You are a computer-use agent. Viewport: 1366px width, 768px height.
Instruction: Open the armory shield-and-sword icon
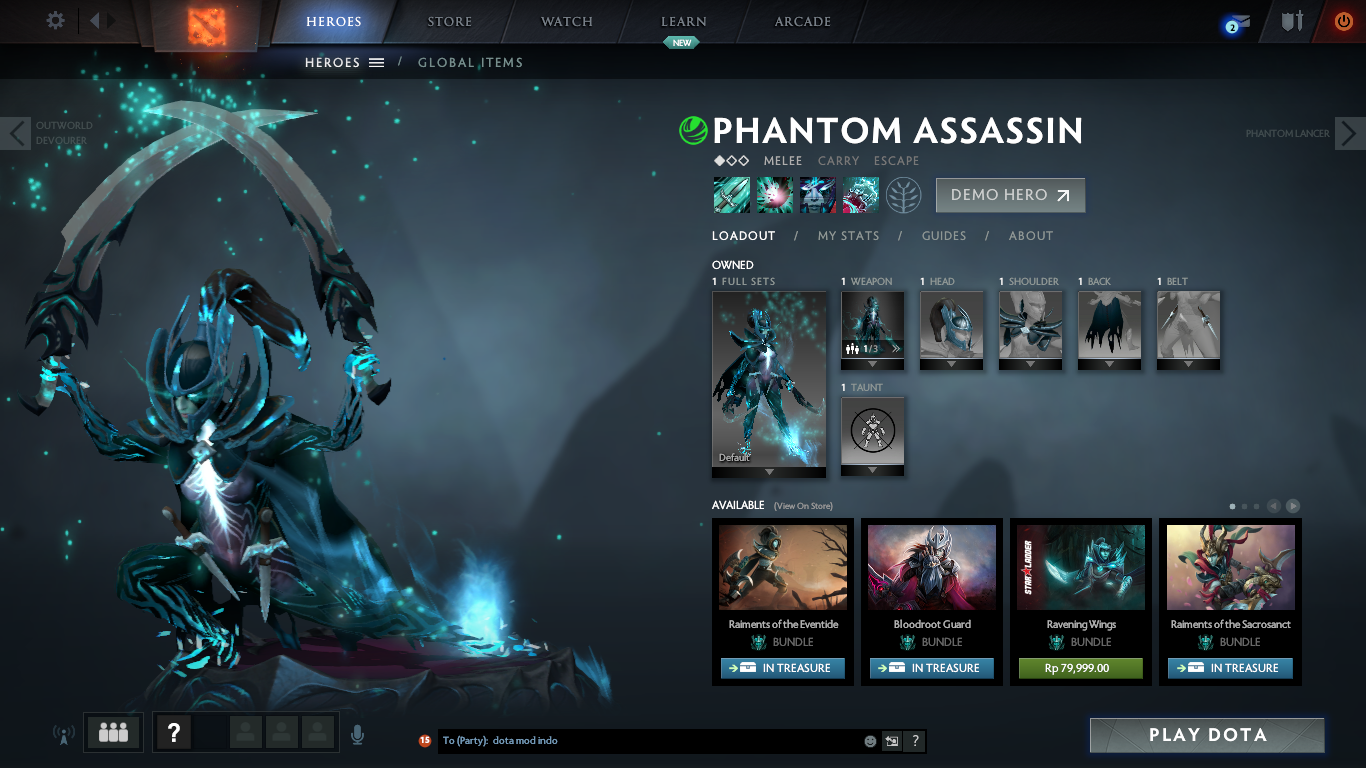[x=1290, y=20]
